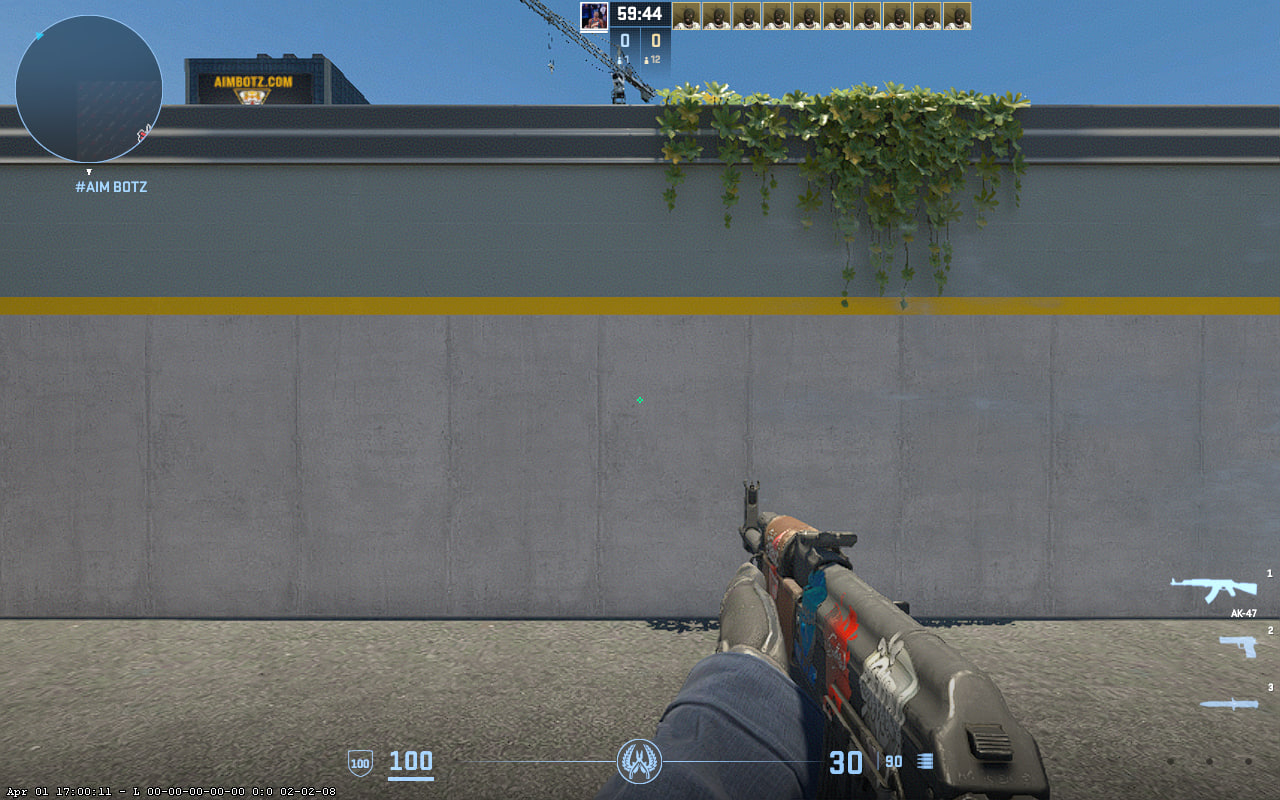This screenshot has height=800, width=1280.
Task: Click the match timer showing 59:44
Action: pos(640,14)
